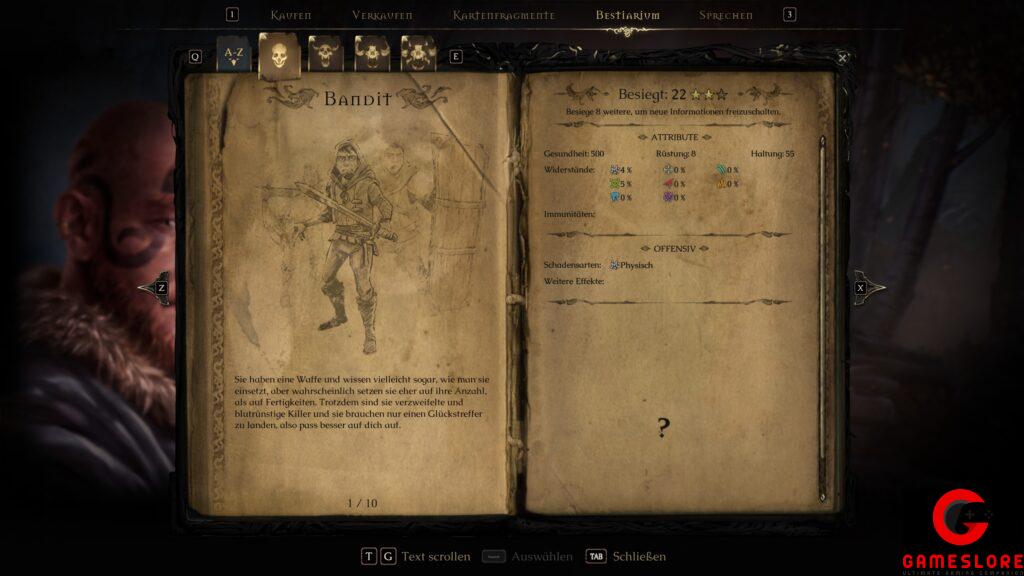Choose the Sprechen tab

(726, 15)
